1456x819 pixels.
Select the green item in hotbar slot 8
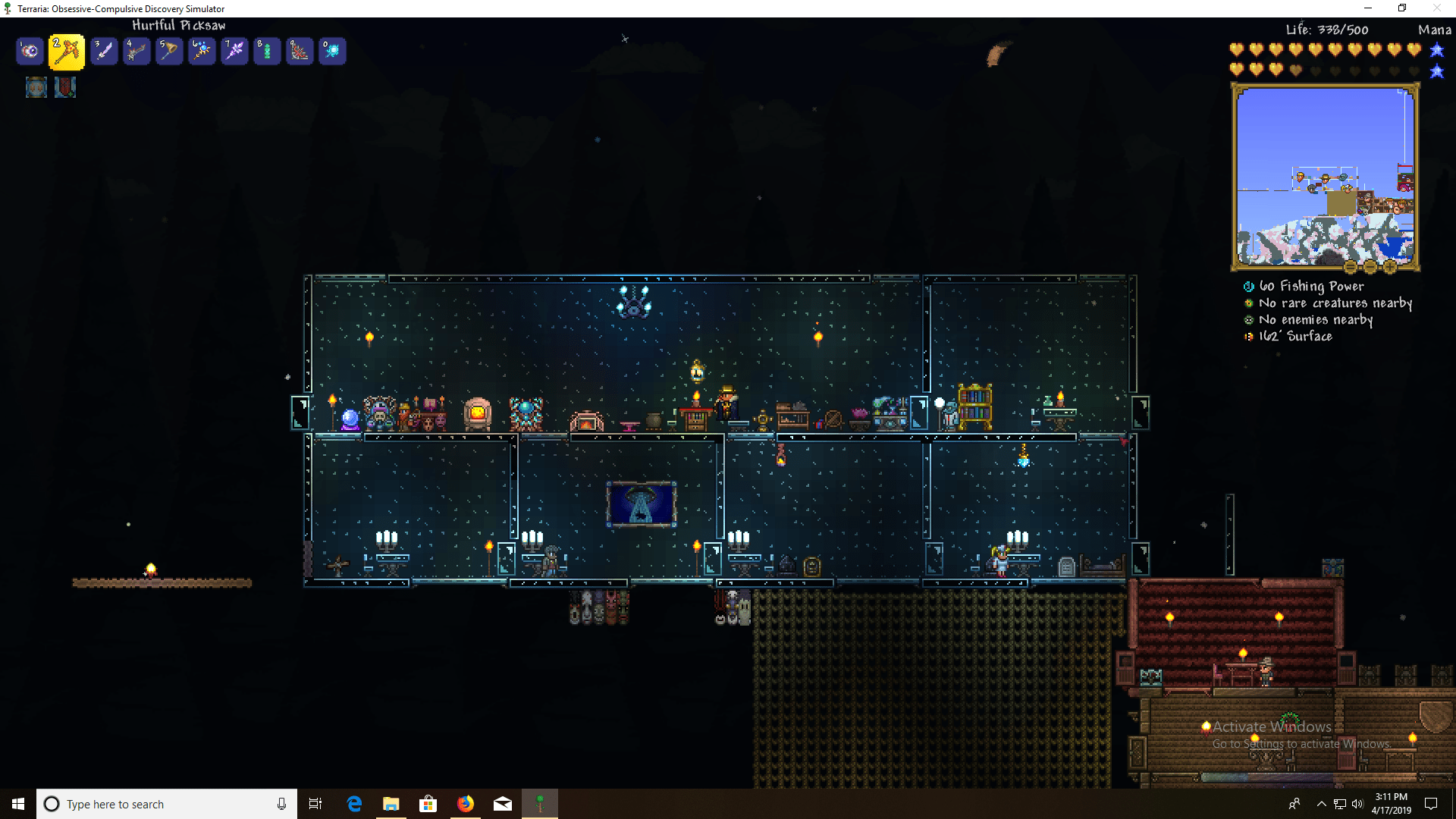point(267,51)
